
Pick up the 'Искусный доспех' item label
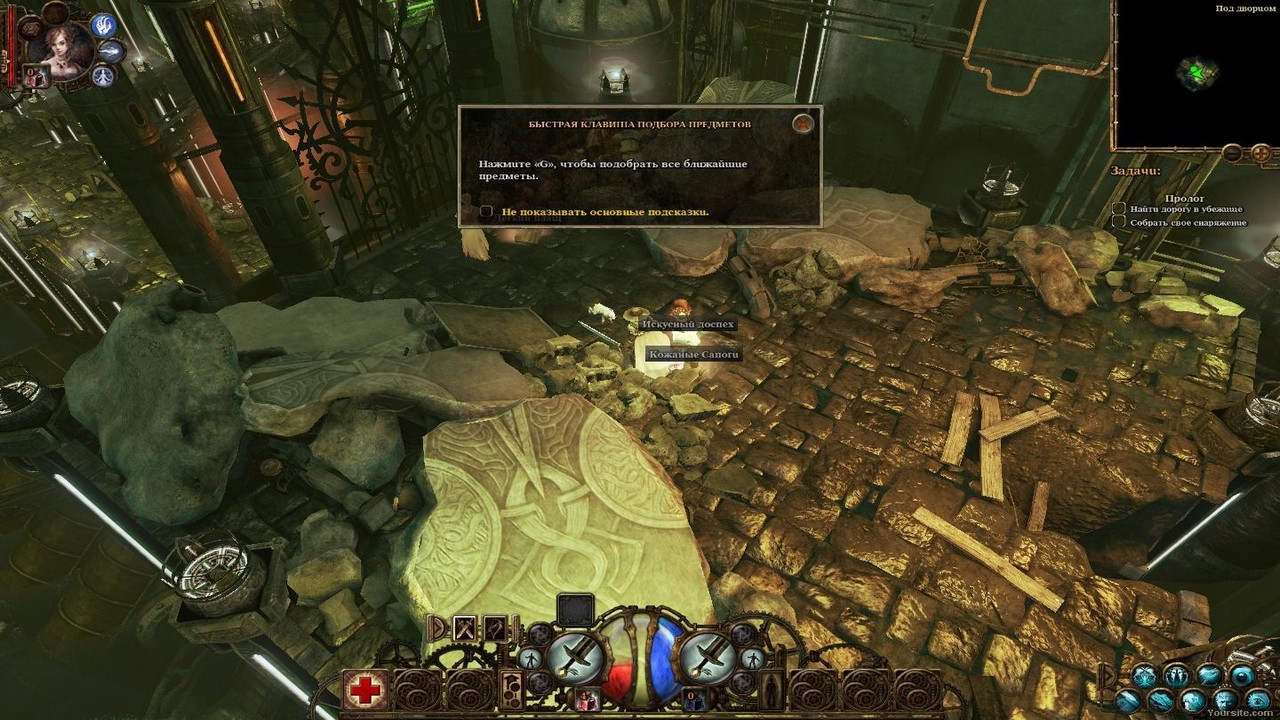[x=688, y=324]
